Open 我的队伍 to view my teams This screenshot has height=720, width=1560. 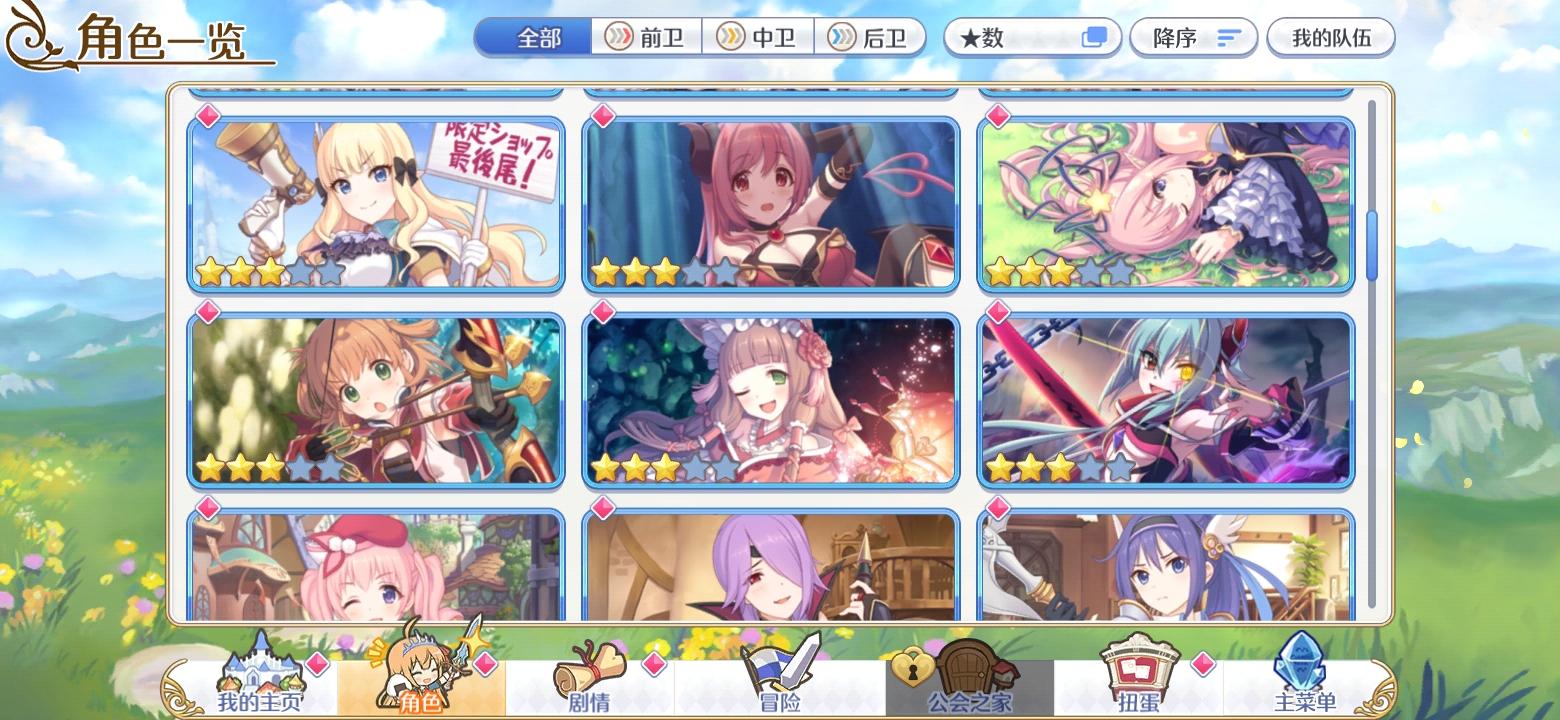[1332, 36]
